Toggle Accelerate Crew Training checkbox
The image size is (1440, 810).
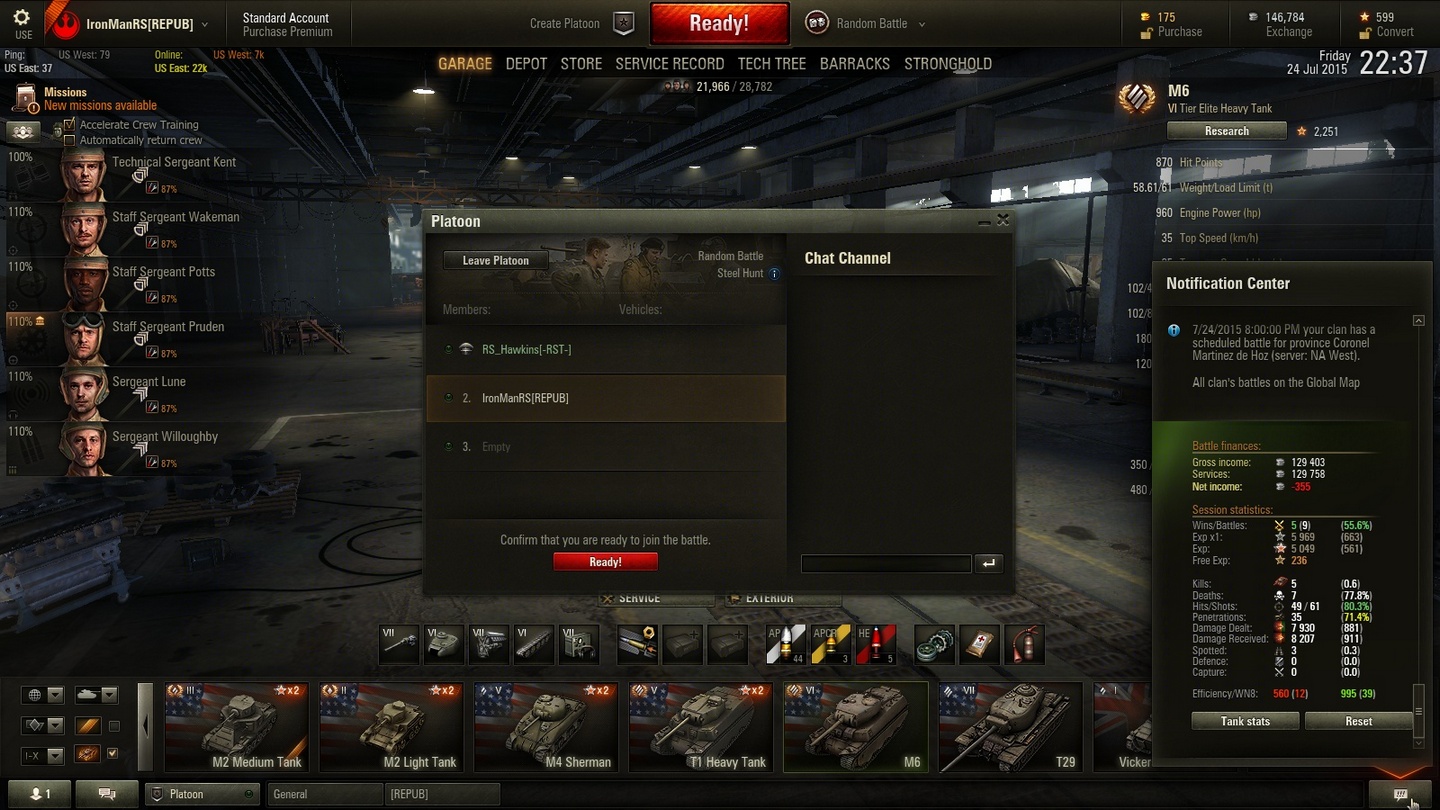[70, 125]
